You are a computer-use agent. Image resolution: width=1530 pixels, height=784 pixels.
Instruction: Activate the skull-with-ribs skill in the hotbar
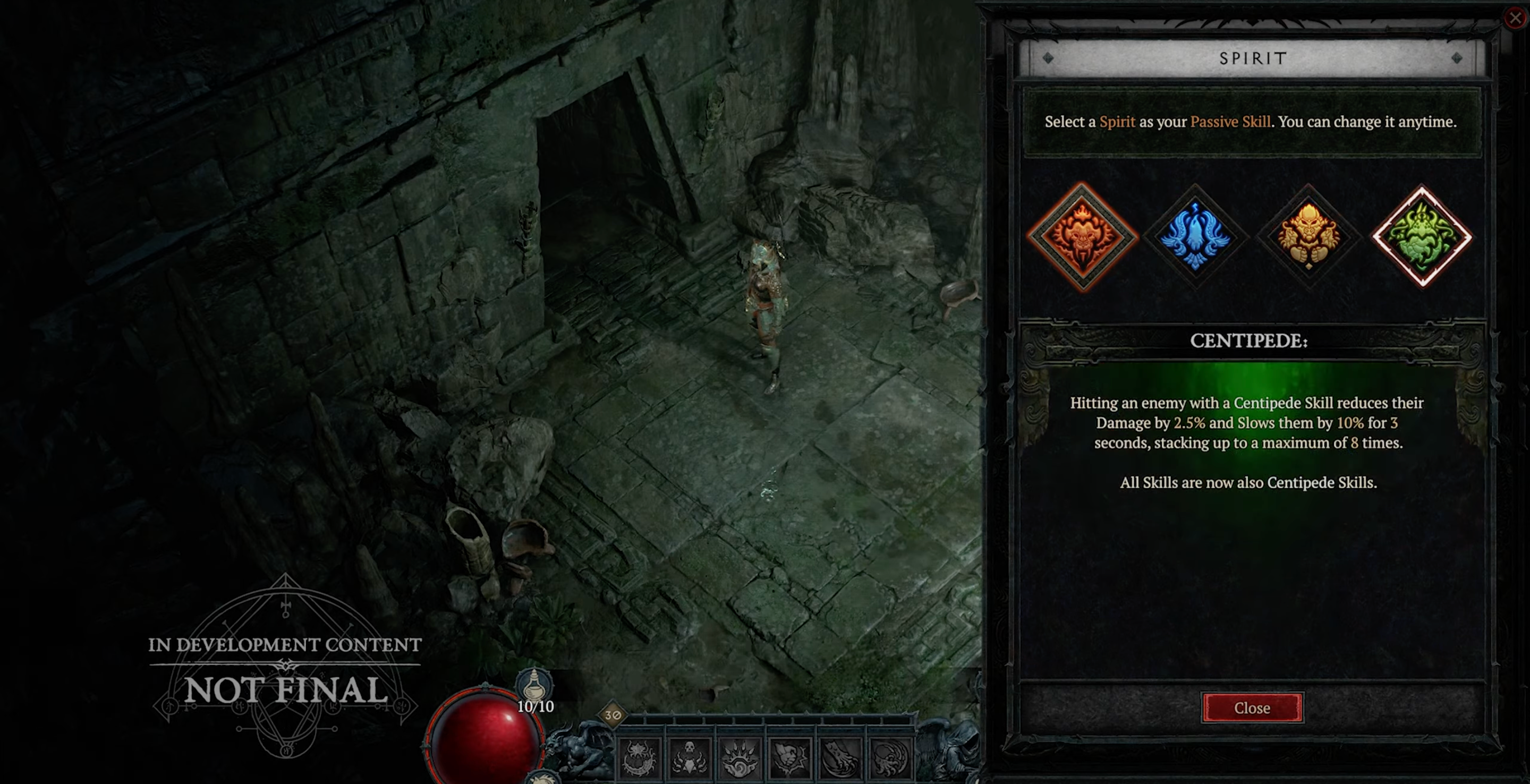(690, 759)
